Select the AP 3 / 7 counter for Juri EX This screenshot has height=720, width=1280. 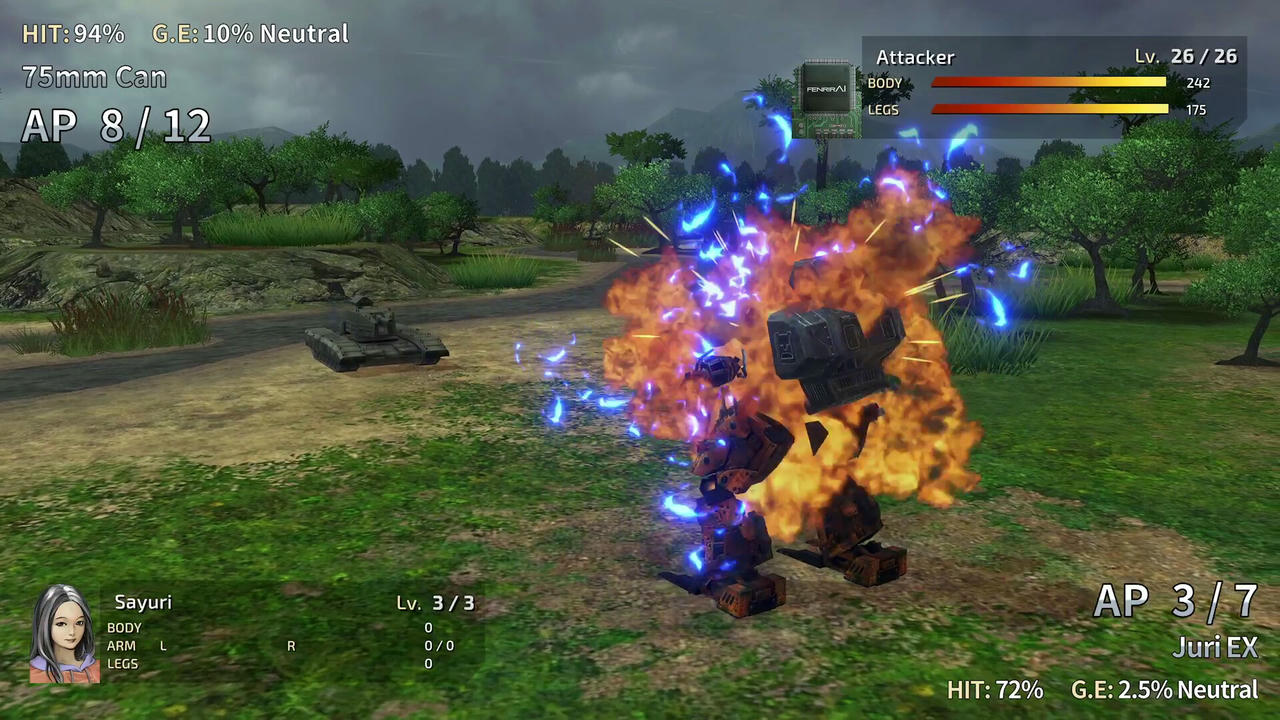pos(1177,600)
